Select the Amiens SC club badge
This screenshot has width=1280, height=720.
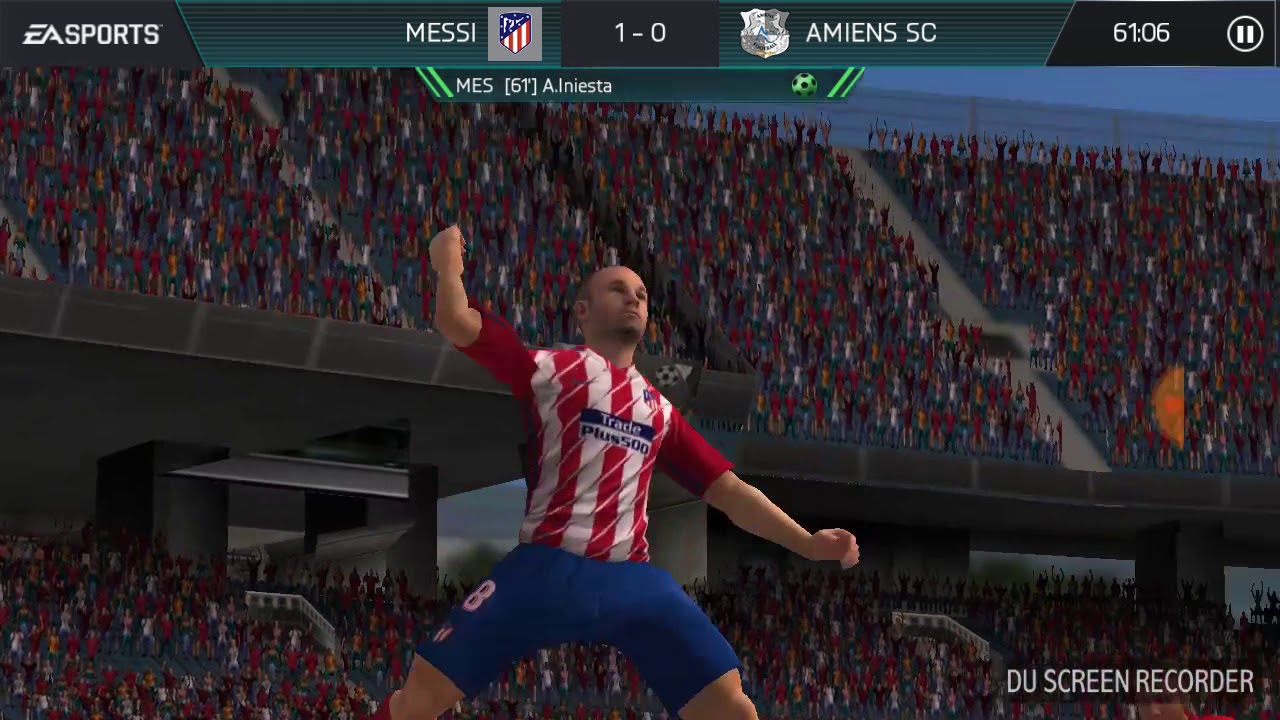764,33
